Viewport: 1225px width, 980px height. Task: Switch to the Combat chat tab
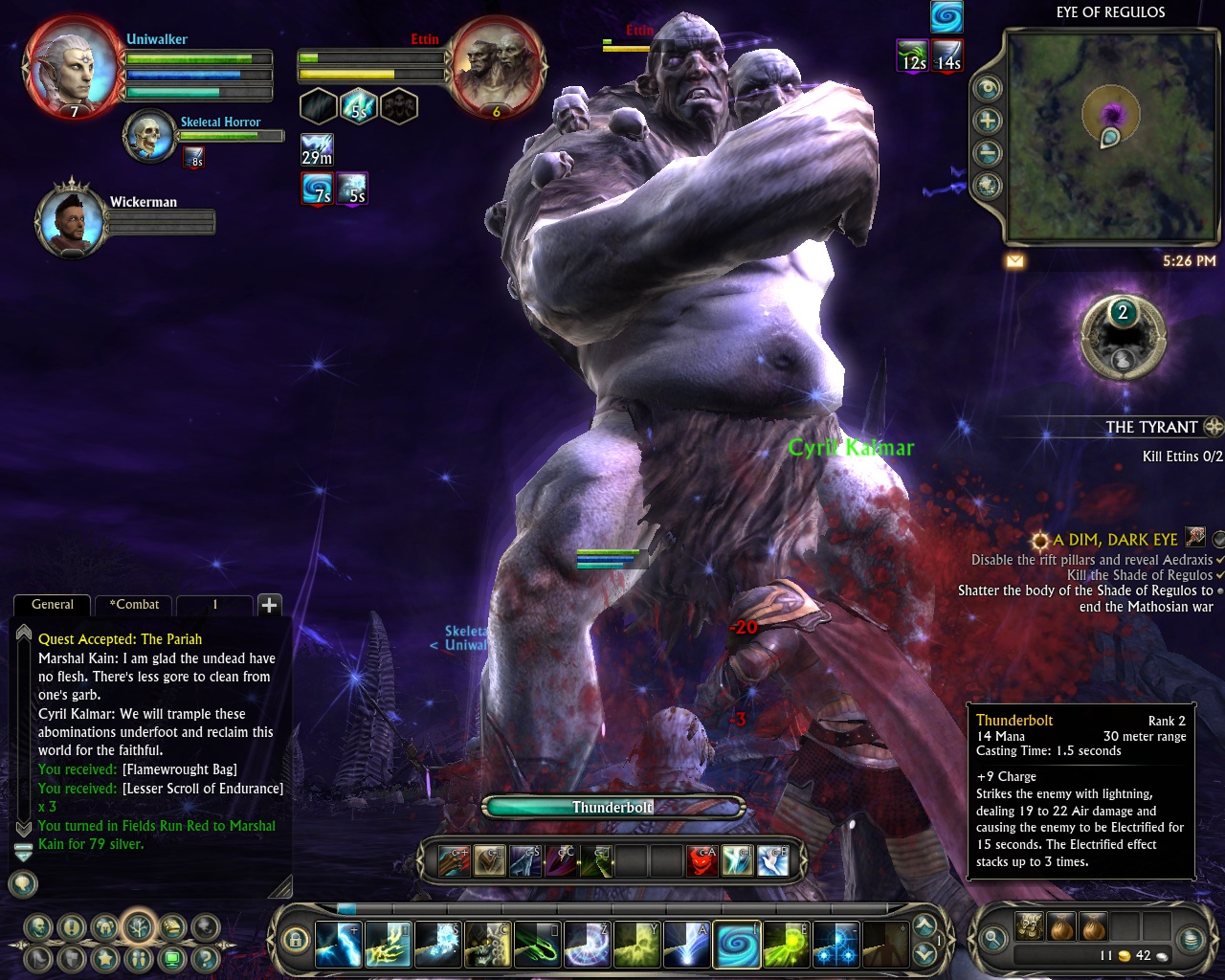[134, 605]
